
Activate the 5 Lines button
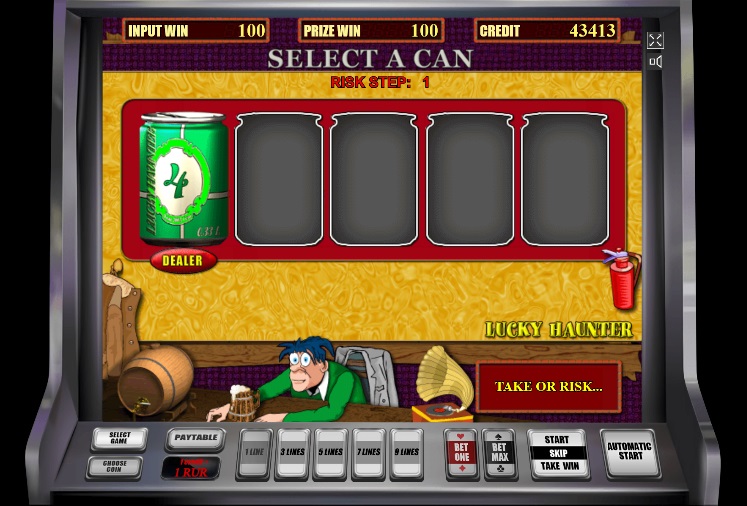coord(330,453)
